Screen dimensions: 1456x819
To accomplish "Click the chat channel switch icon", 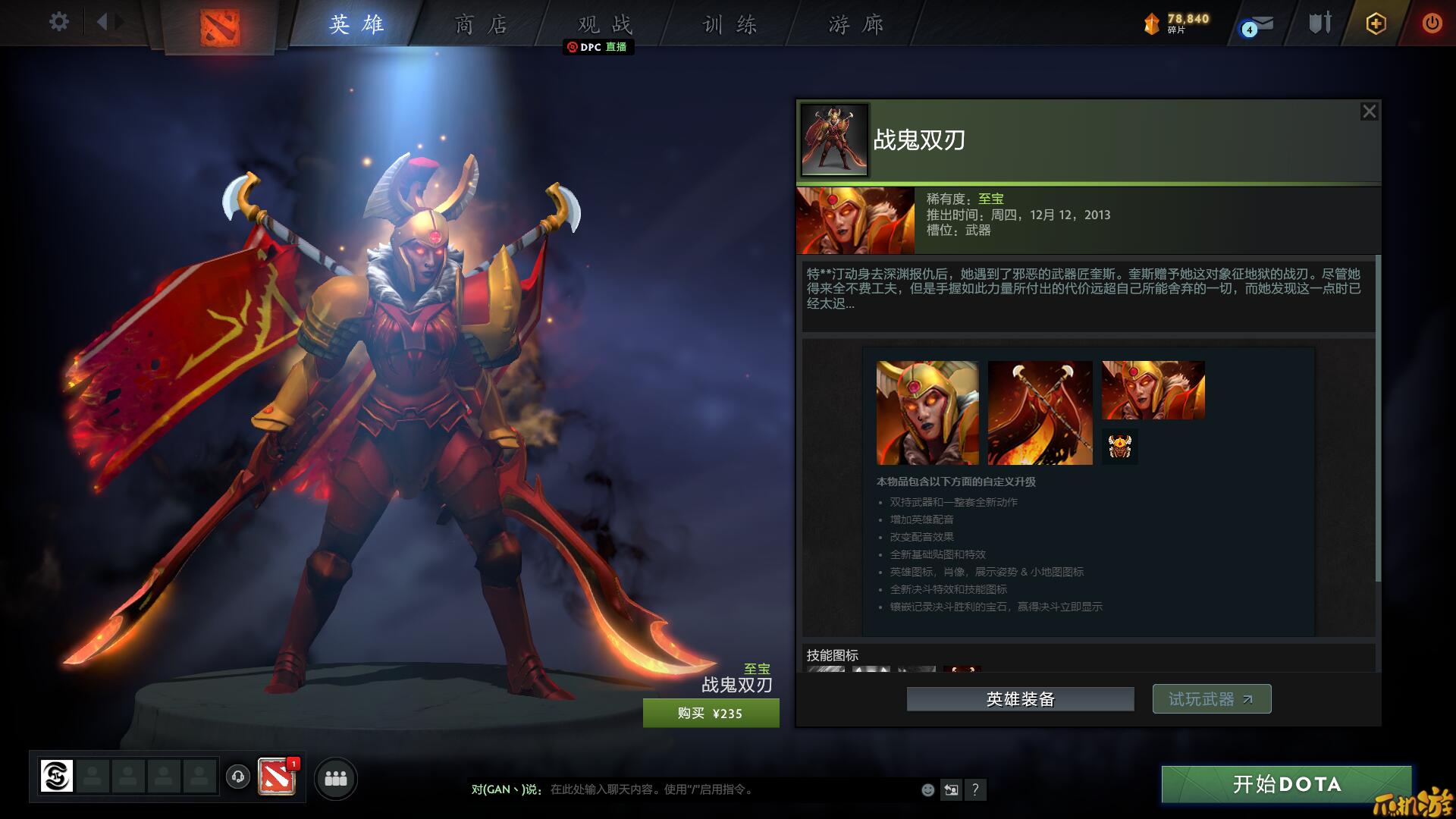I will 951,789.
